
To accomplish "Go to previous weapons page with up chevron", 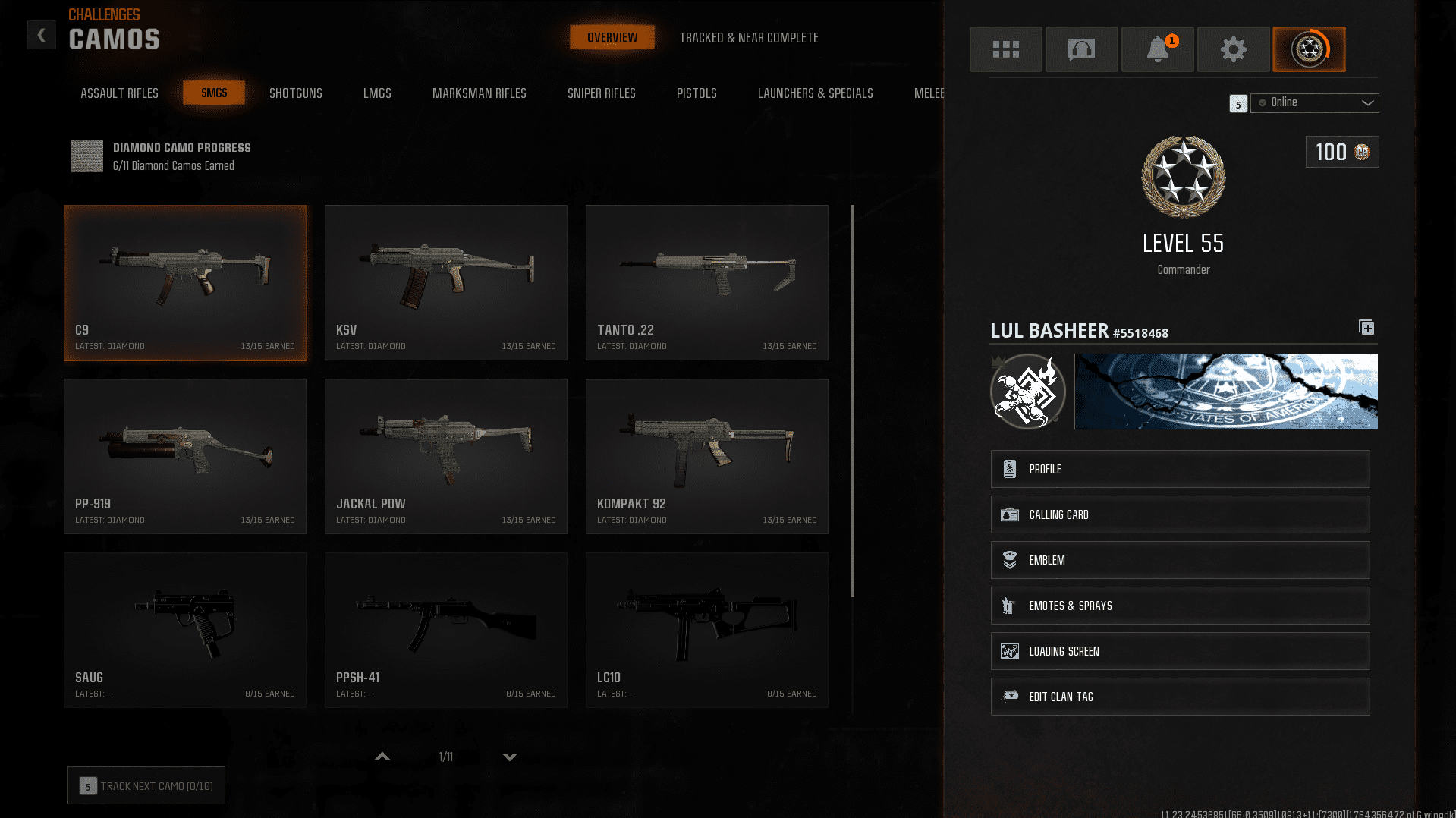I will pos(382,757).
